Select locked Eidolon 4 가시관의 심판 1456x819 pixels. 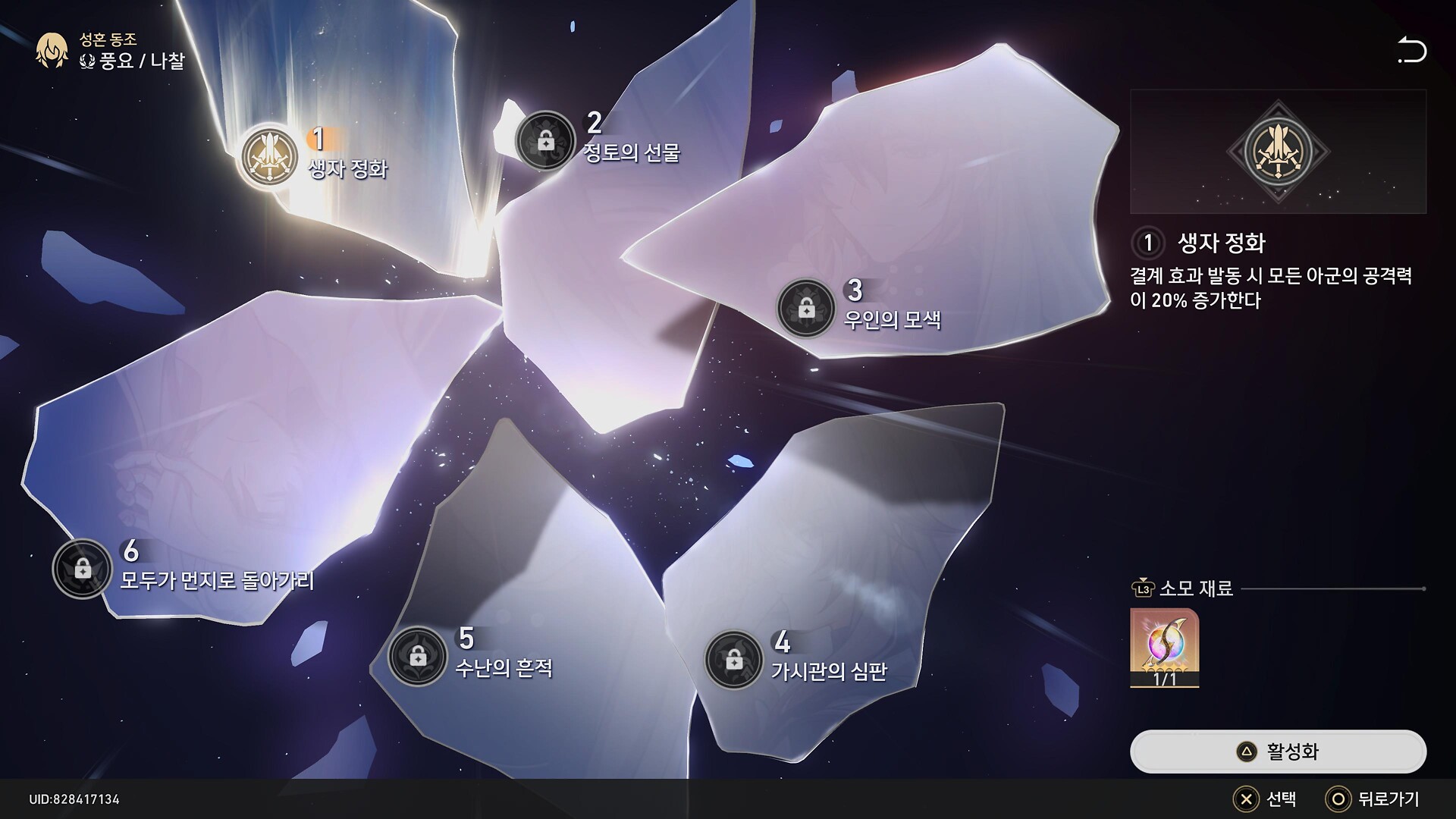pos(733,661)
